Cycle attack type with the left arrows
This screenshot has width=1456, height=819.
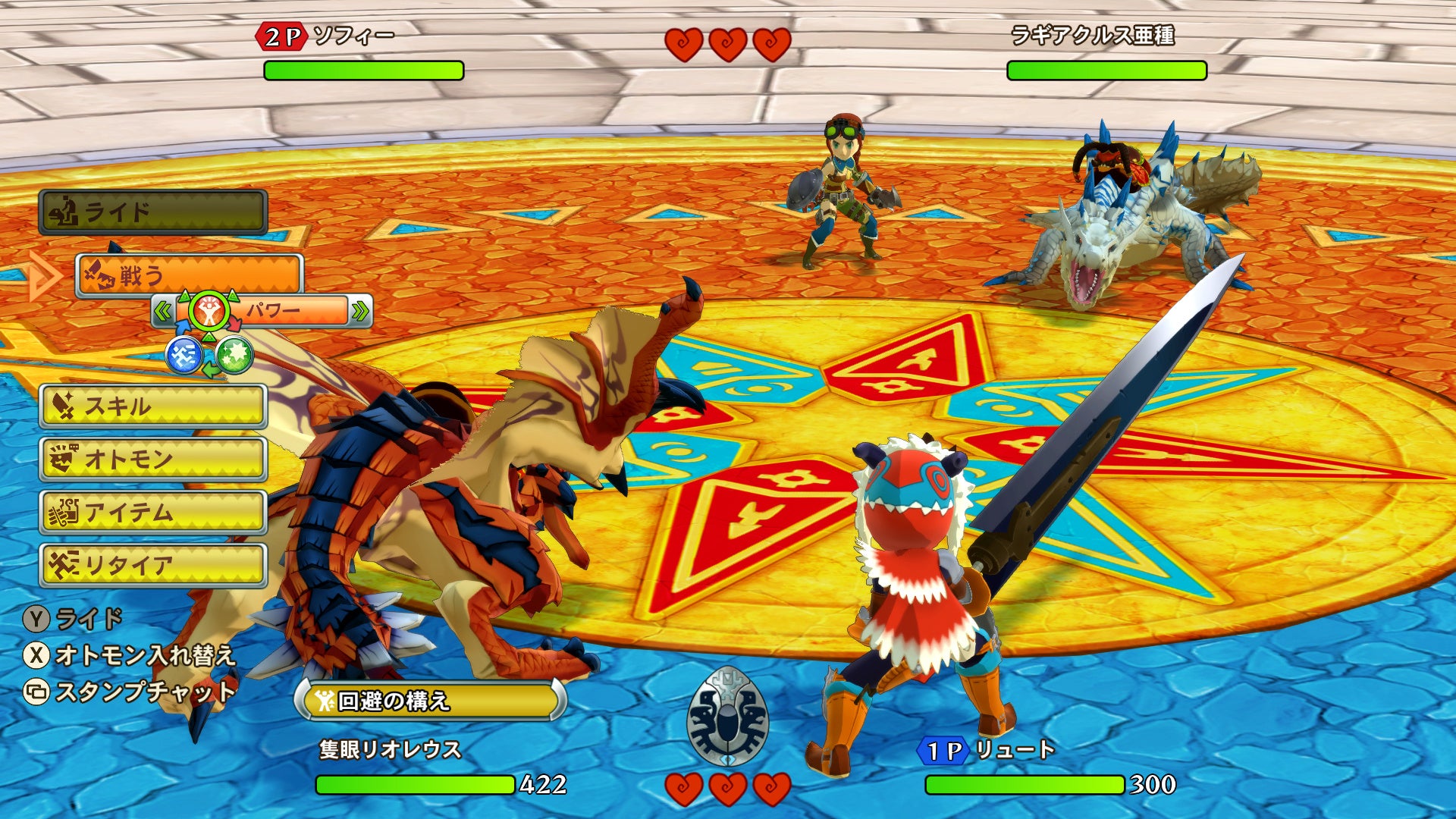pyautogui.click(x=162, y=311)
